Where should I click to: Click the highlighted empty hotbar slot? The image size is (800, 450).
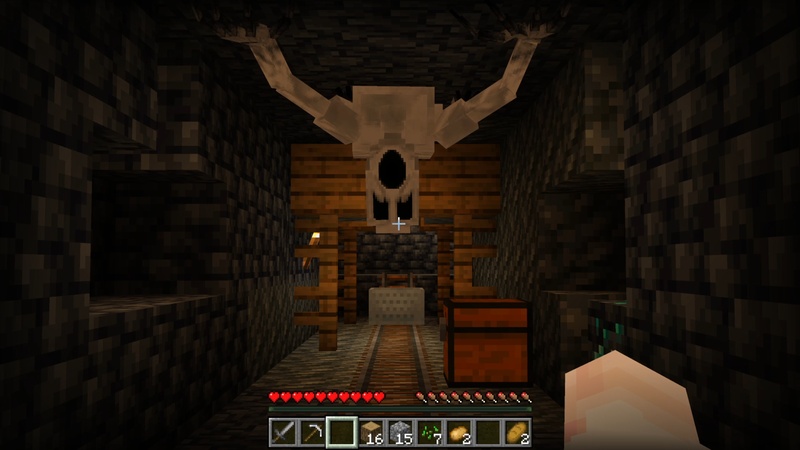[x=342, y=432]
